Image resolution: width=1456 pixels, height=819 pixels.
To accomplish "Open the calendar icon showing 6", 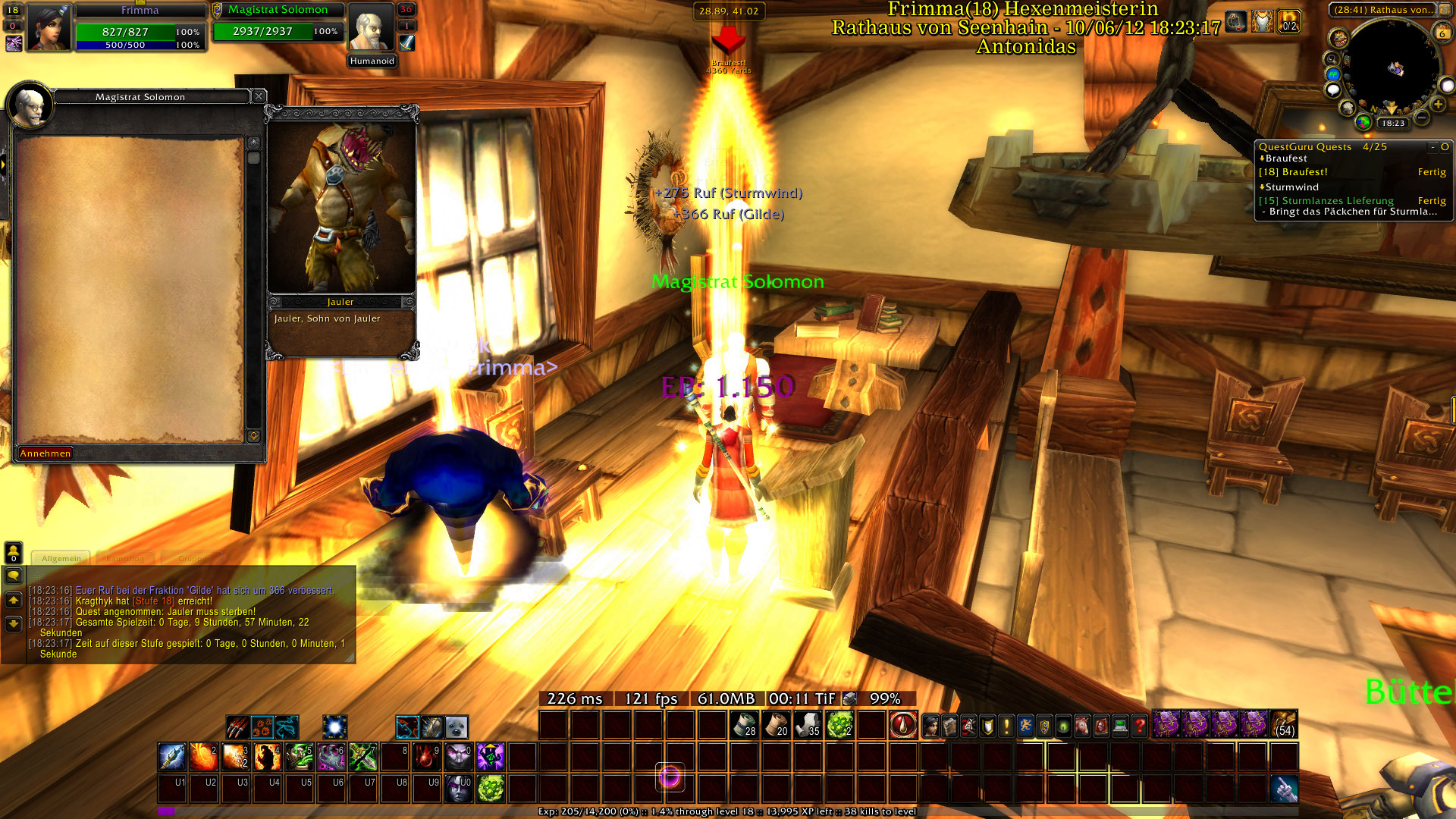I will point(1442,33).
